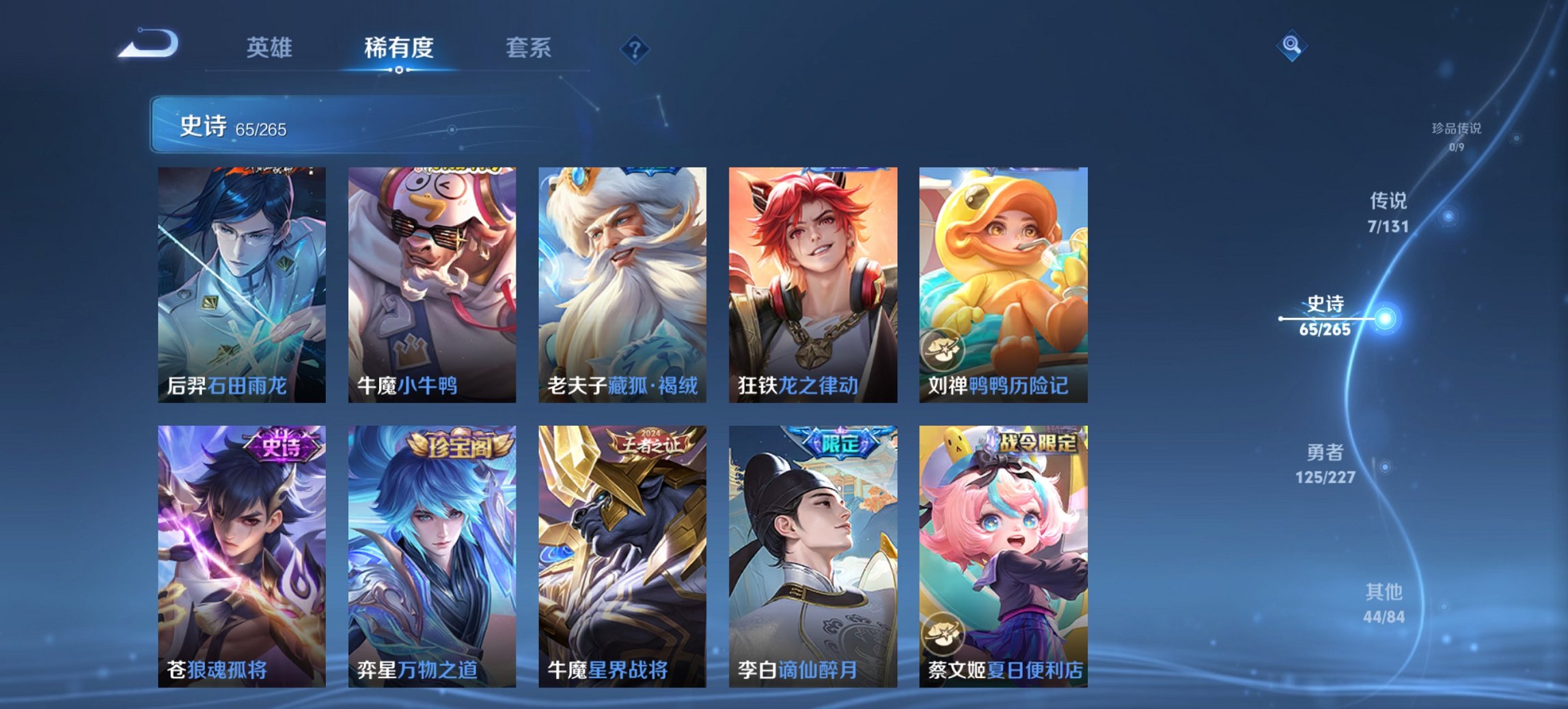Screen dimensions: 1568x709
Task: Open the 套系 tab
Action: pyautogui.click(x=529, y=48)
